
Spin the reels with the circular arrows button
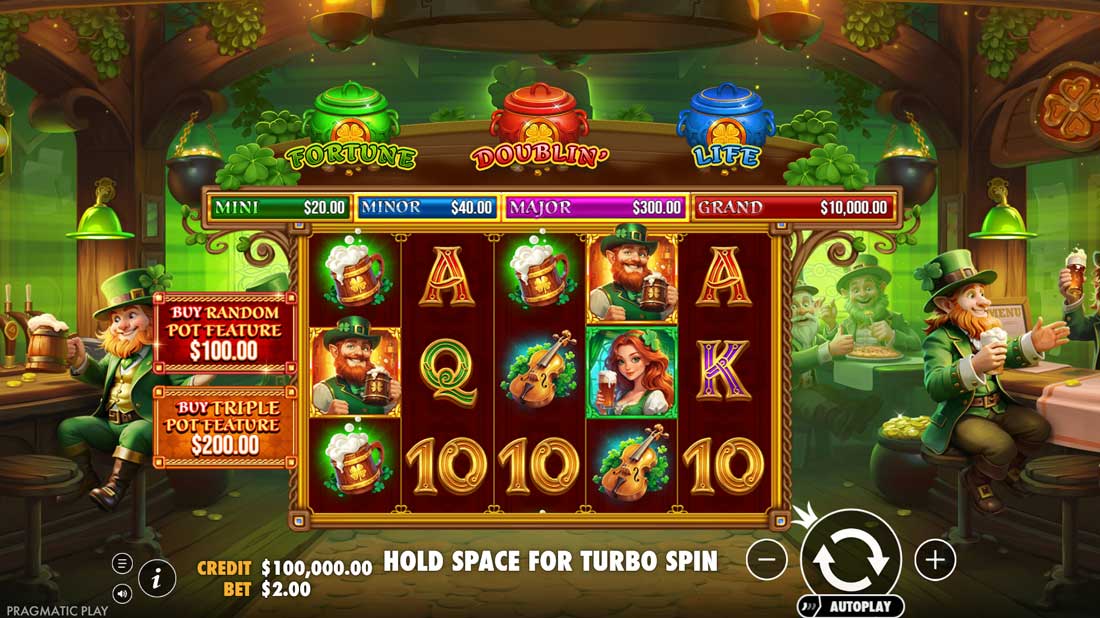851,559
